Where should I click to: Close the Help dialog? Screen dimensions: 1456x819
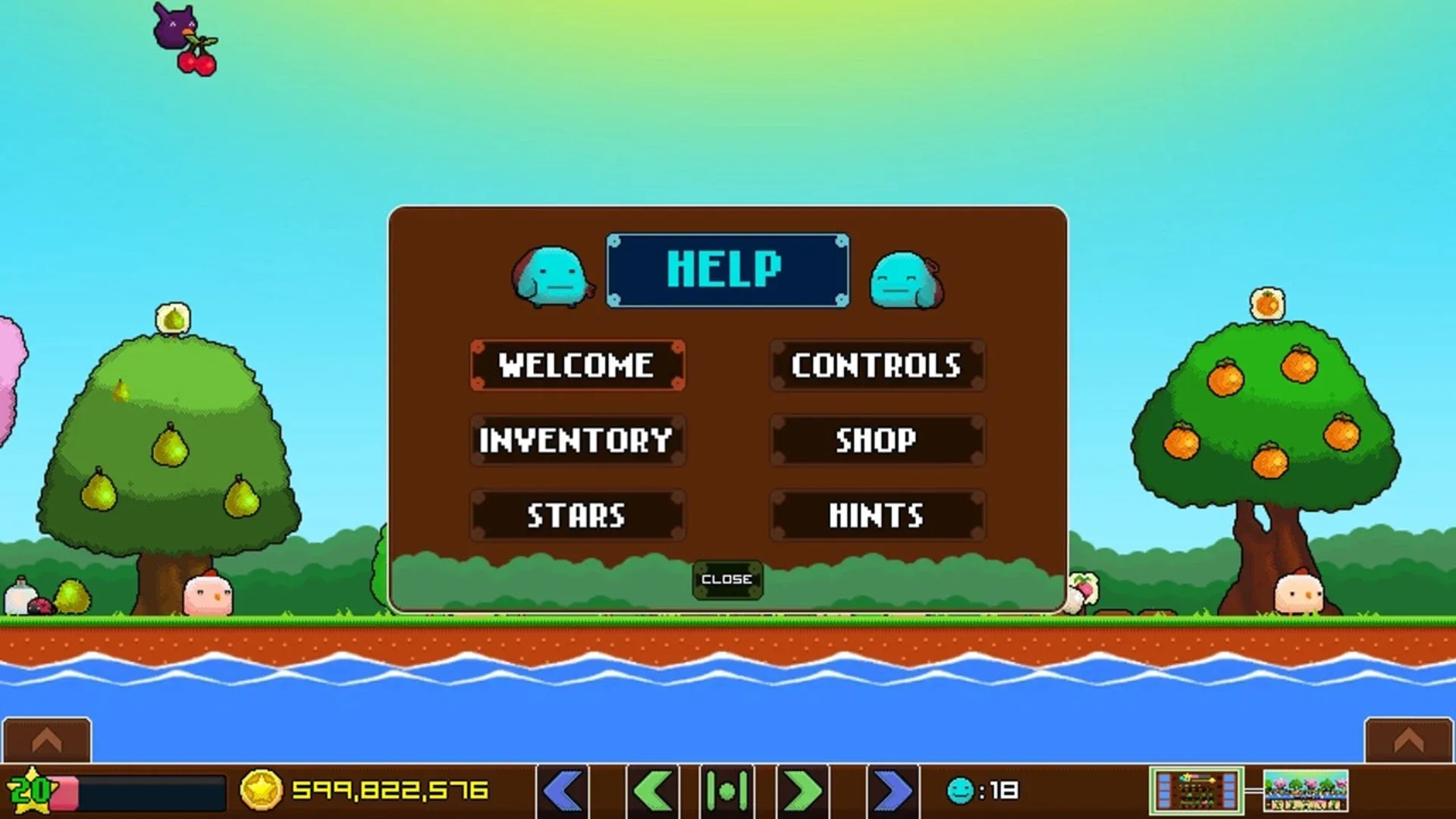pyautogui.click(x=727, y=579)
